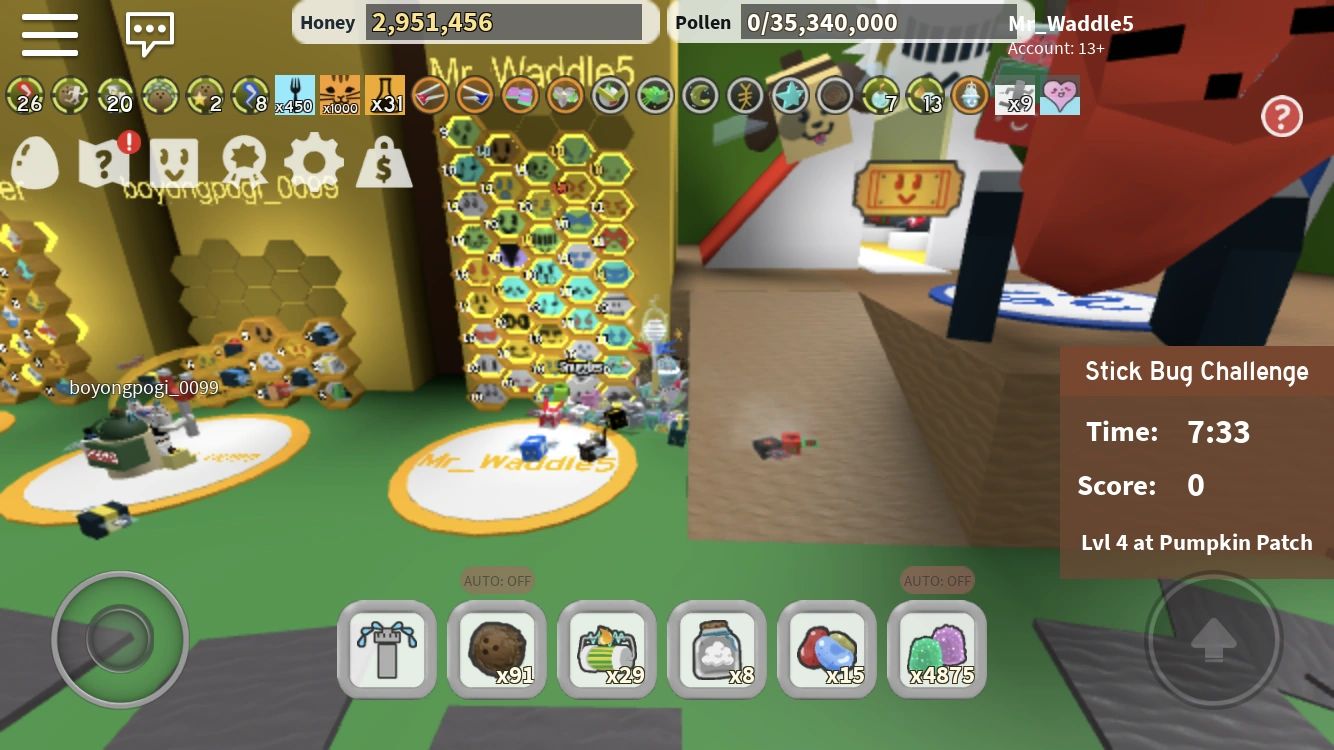Select the x4875 gumdrops hotbar item

(937, 648)
